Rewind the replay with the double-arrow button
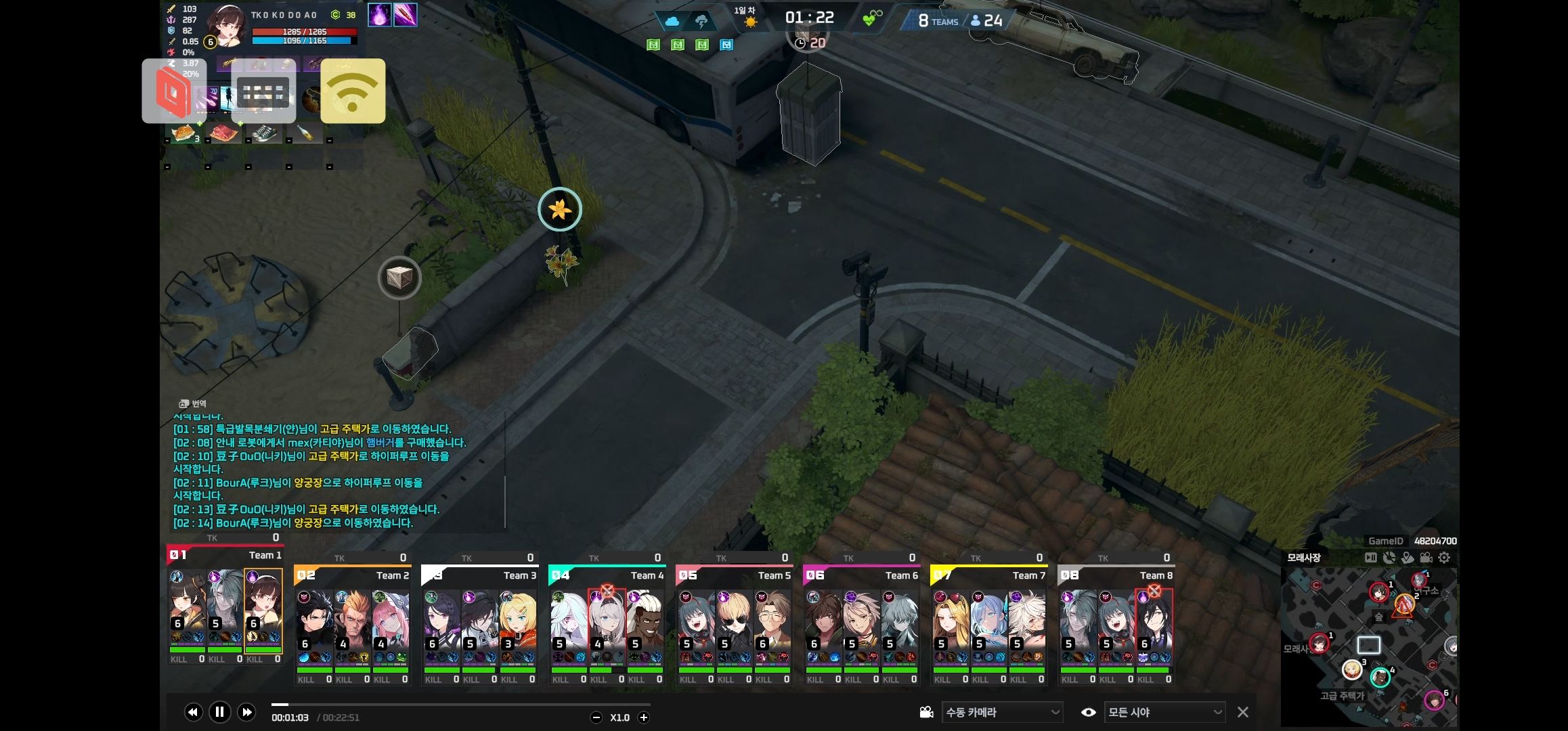This screenshot has width=1568, height=731. coord(193,712)
